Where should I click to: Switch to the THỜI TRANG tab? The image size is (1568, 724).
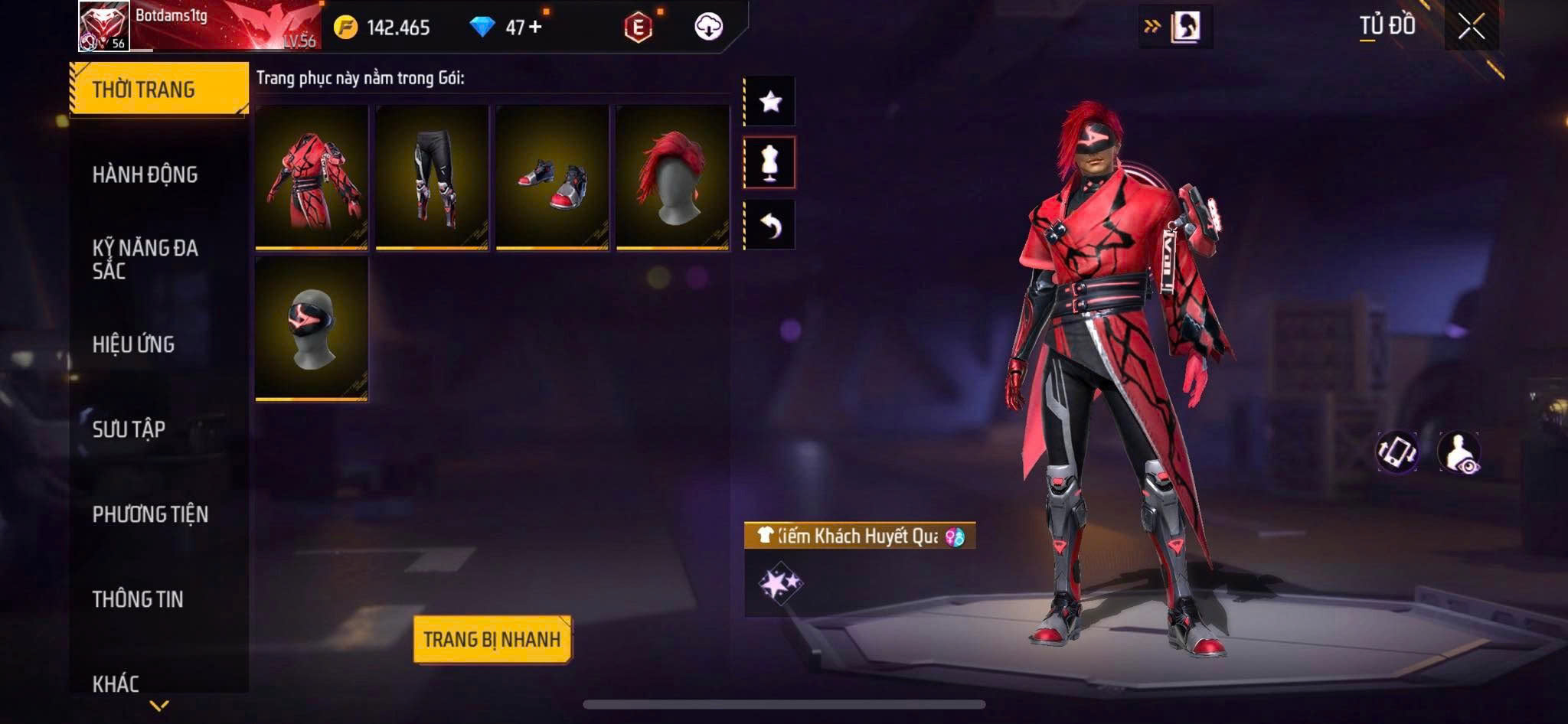click(158, 90)
